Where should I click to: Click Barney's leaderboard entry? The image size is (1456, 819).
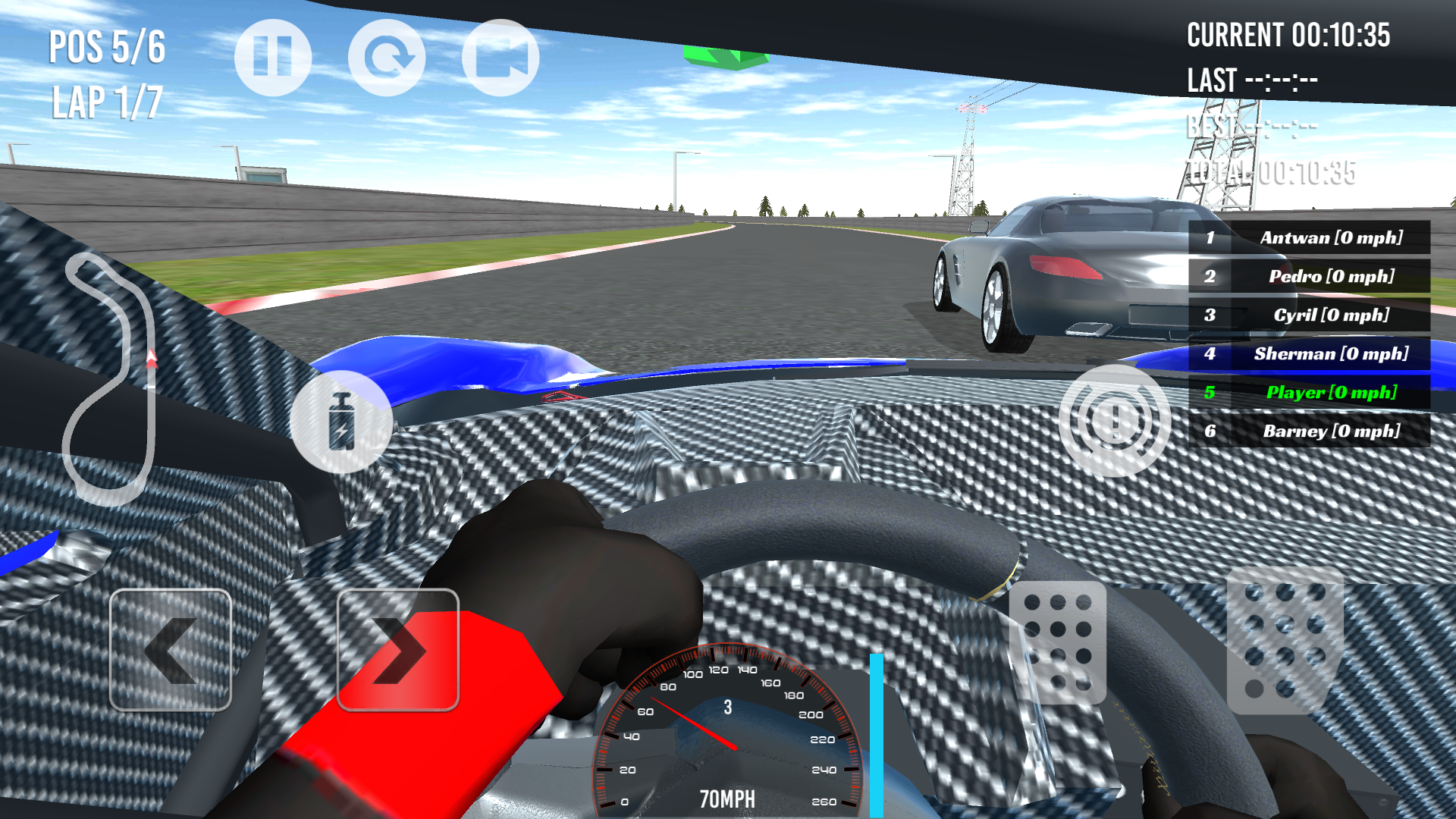[1310, 431]
